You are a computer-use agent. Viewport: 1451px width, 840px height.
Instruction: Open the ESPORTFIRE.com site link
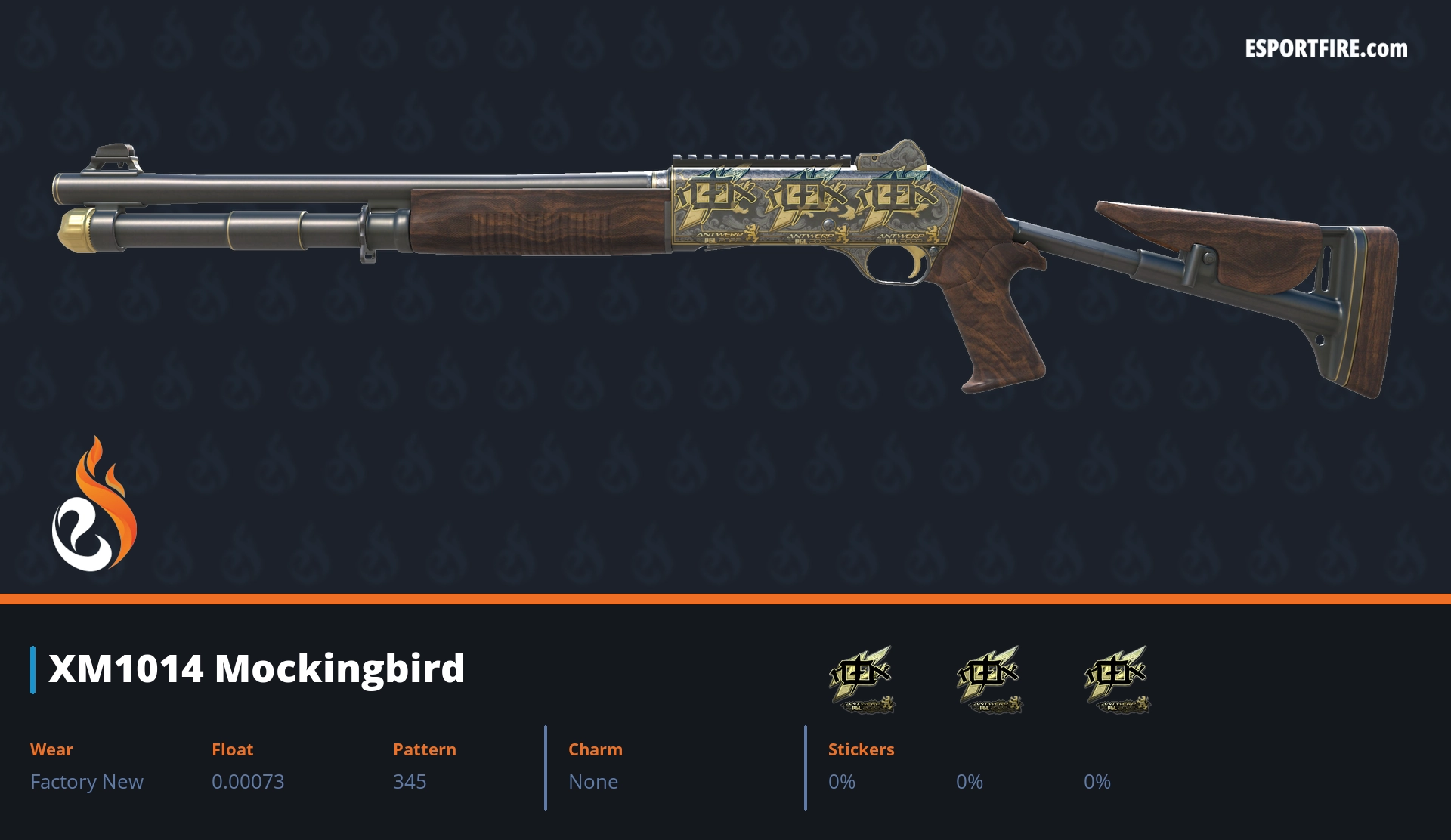click(x=1326, y=49)
